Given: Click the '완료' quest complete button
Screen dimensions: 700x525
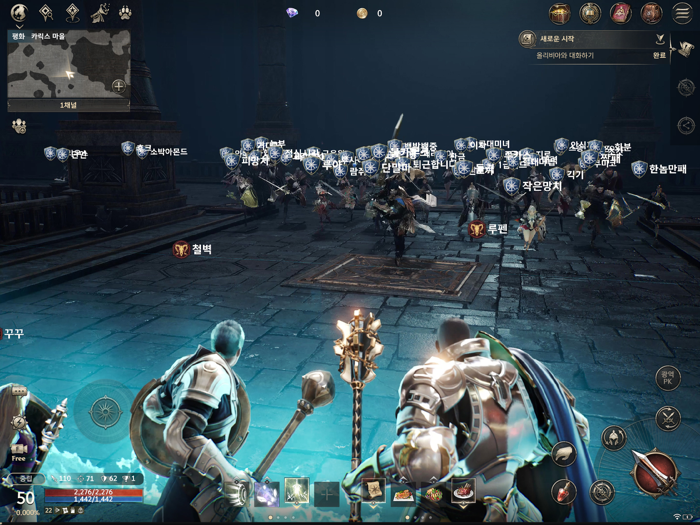Looking at the screenshot, I should point(658,56).
